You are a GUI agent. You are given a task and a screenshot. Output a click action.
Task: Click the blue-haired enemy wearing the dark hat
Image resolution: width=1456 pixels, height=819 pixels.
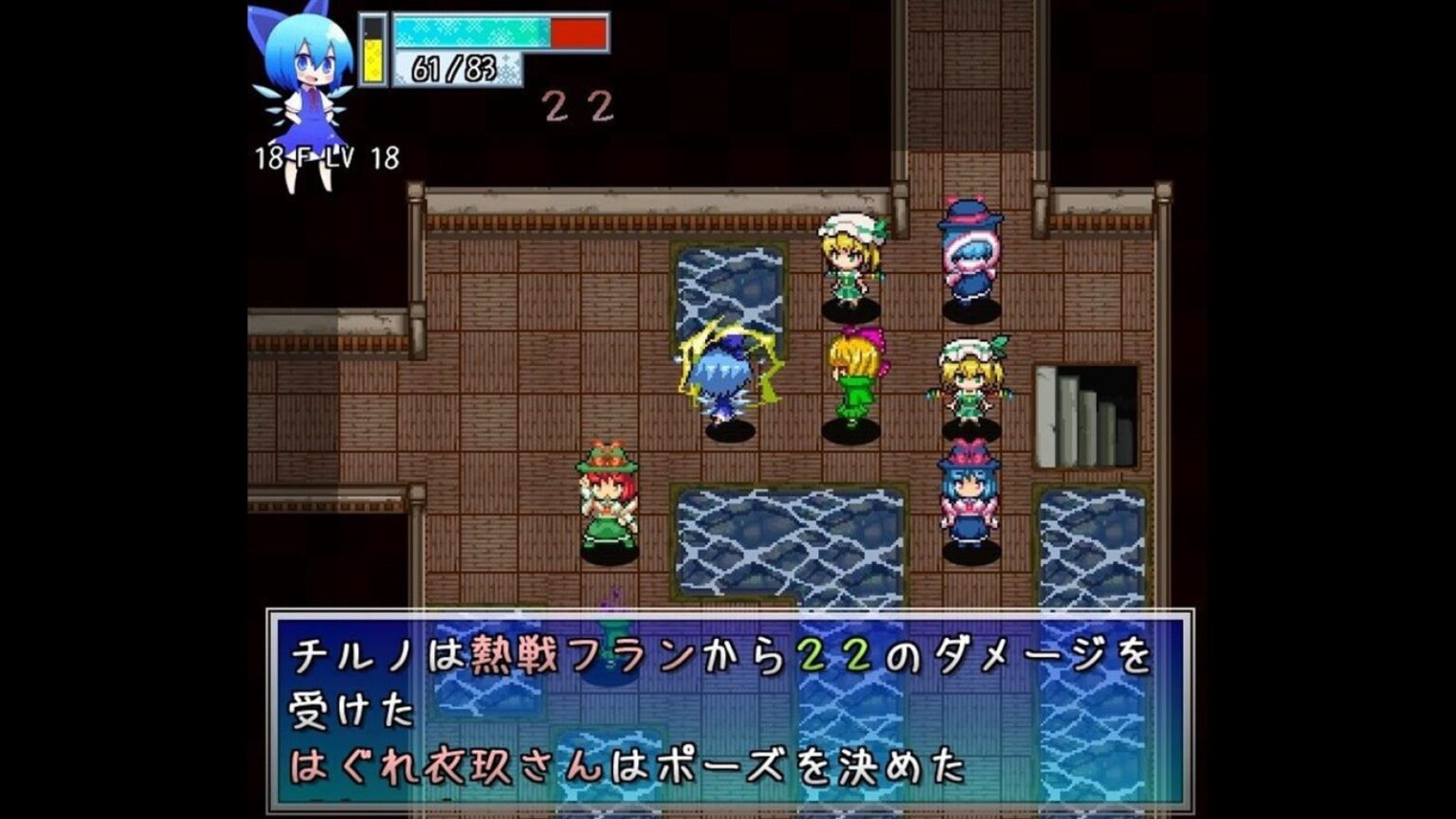(x=969, y=251)
